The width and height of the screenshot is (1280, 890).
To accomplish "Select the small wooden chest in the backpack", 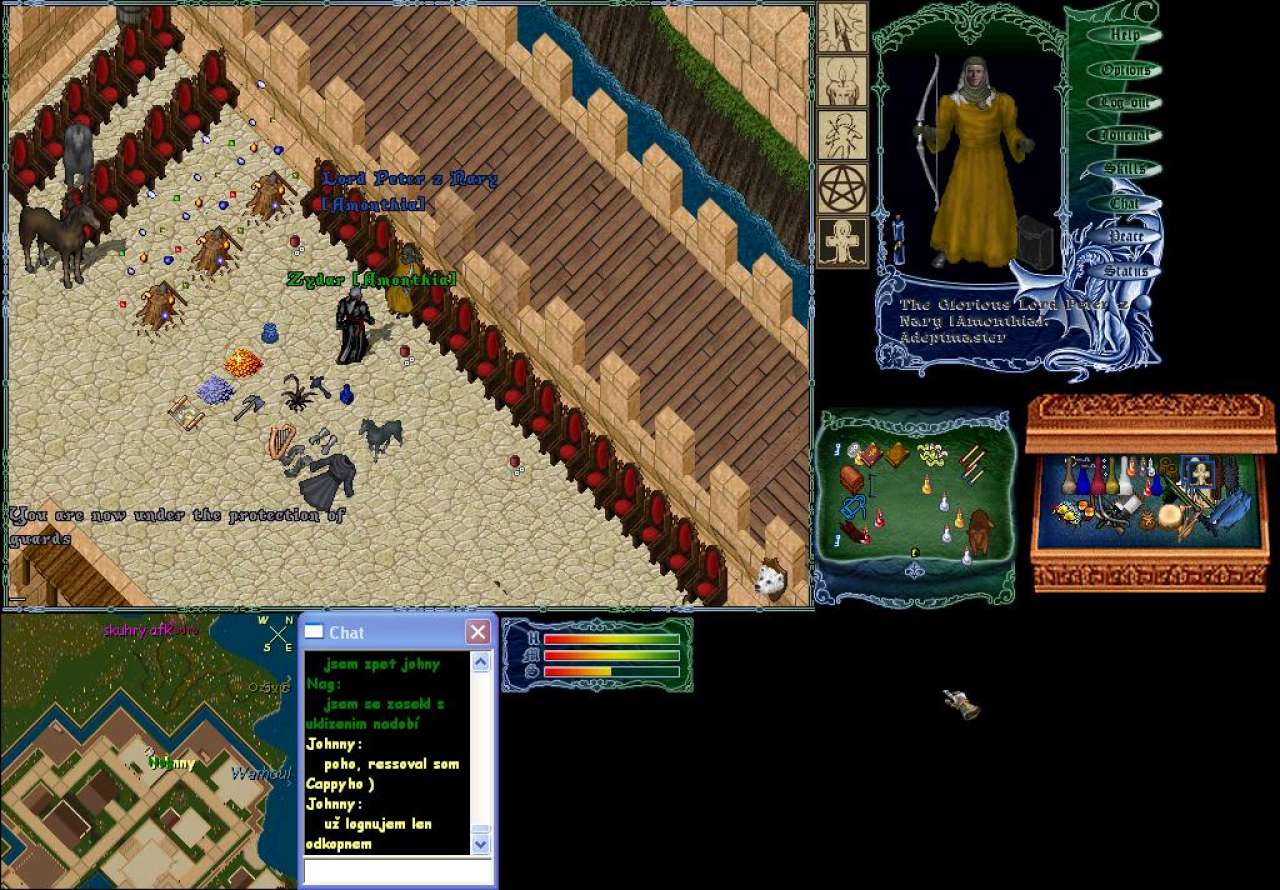I will (x=851, y=479).
